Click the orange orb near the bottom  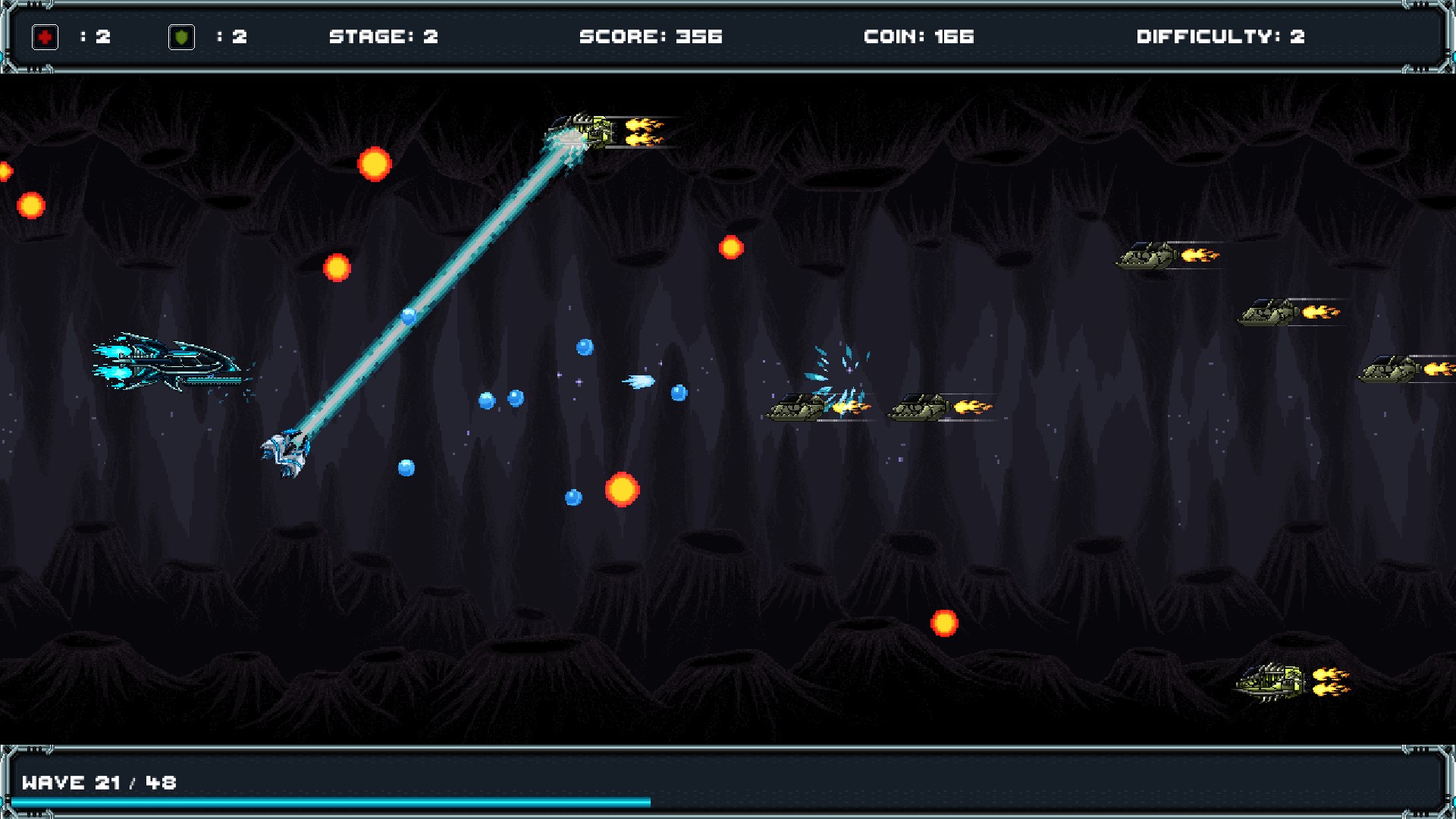943,622
